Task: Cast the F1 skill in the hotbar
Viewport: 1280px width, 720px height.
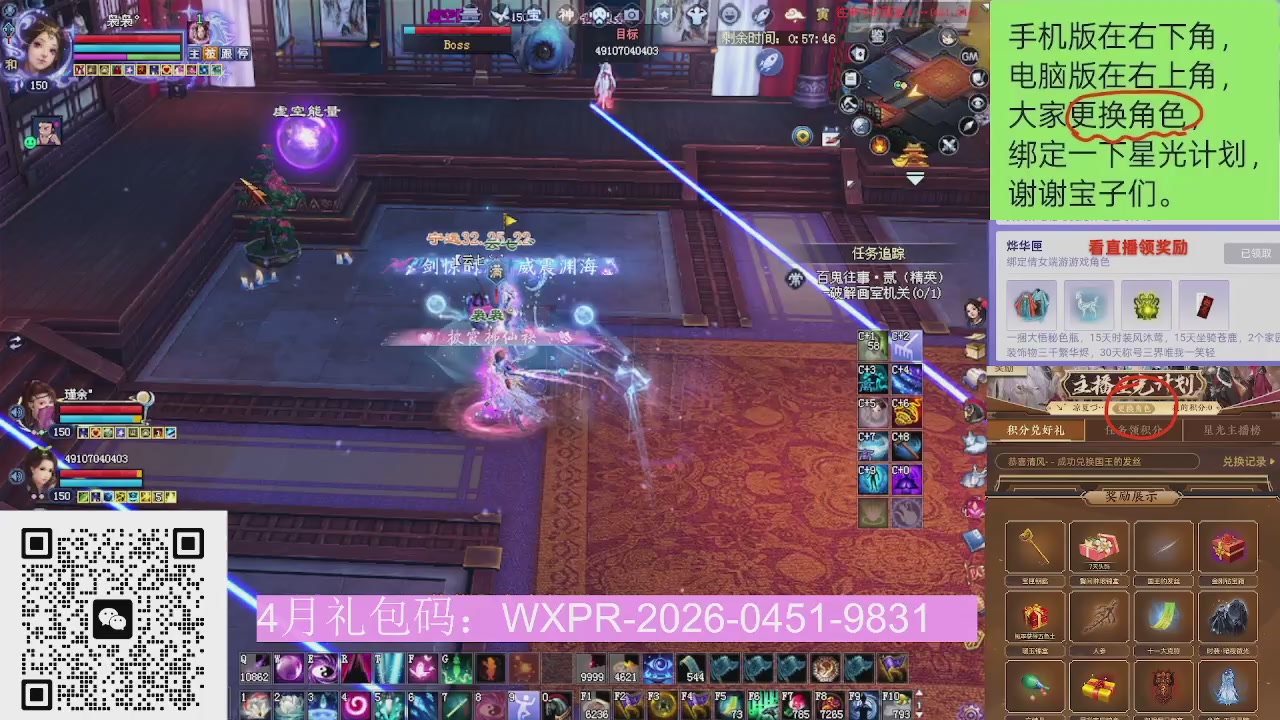Action: tap(595, 702)
